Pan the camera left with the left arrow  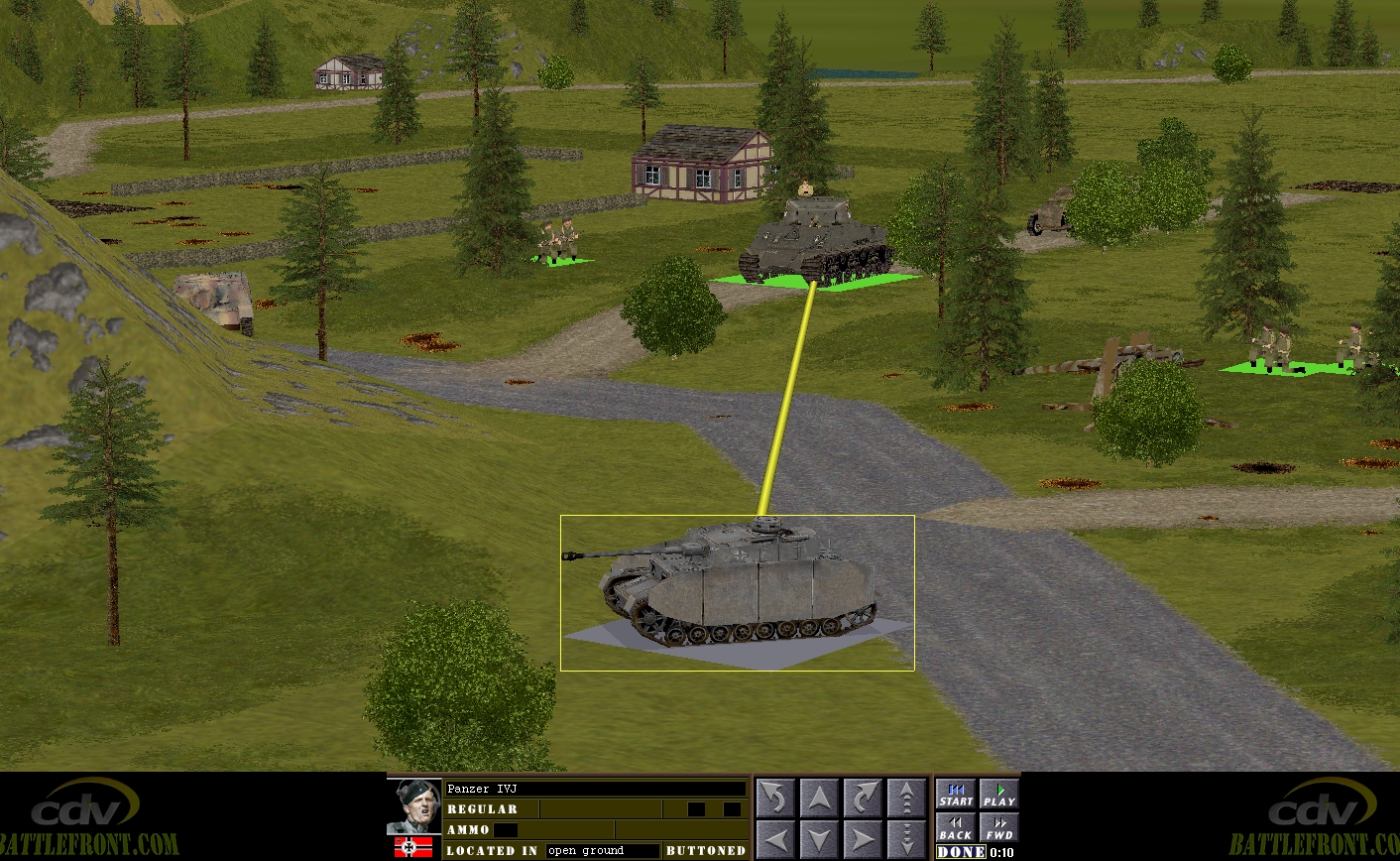(x=775, y=840)
